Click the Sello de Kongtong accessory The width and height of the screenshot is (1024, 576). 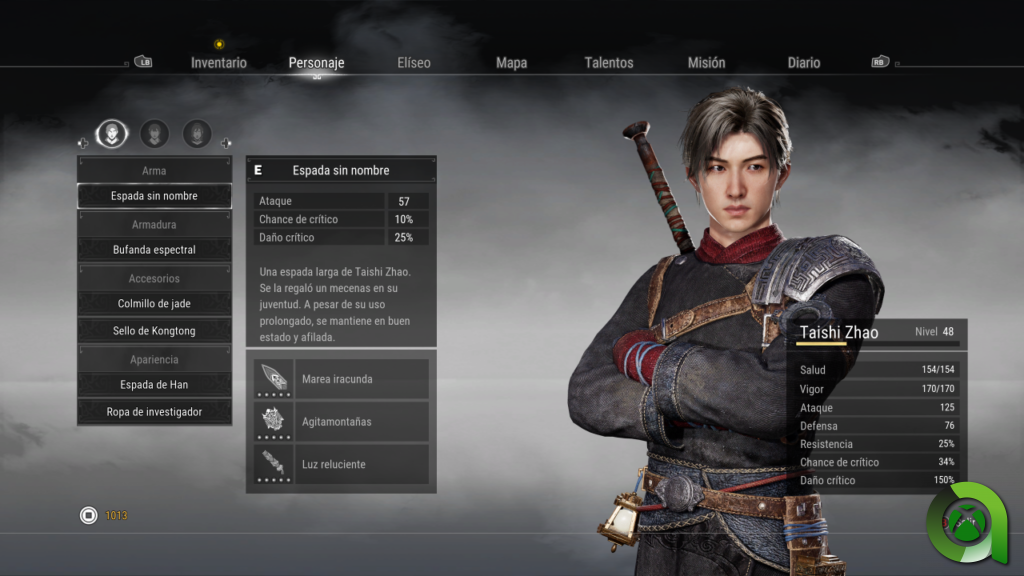154,331
